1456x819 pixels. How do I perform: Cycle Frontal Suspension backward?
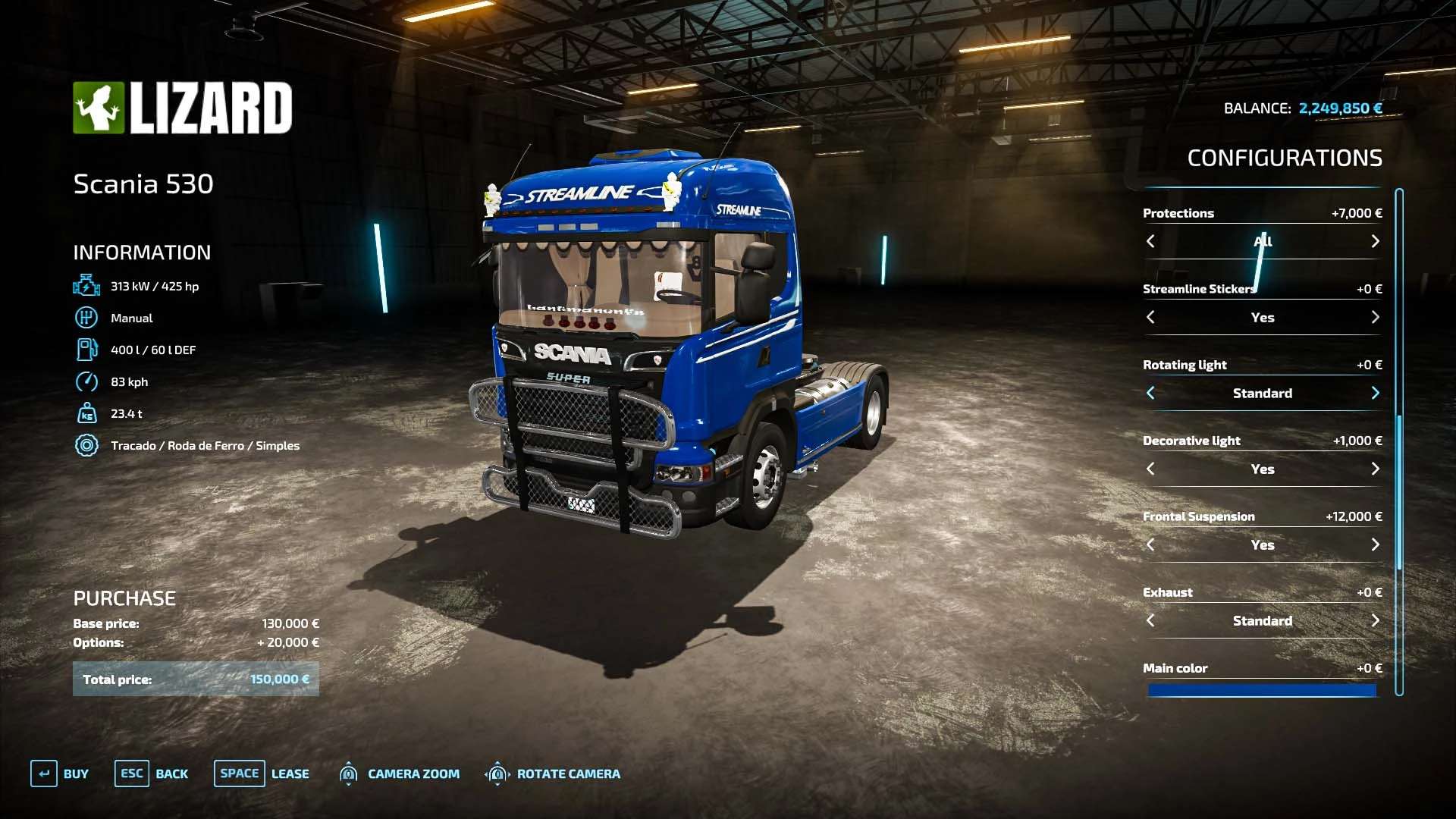(1150, 544)
